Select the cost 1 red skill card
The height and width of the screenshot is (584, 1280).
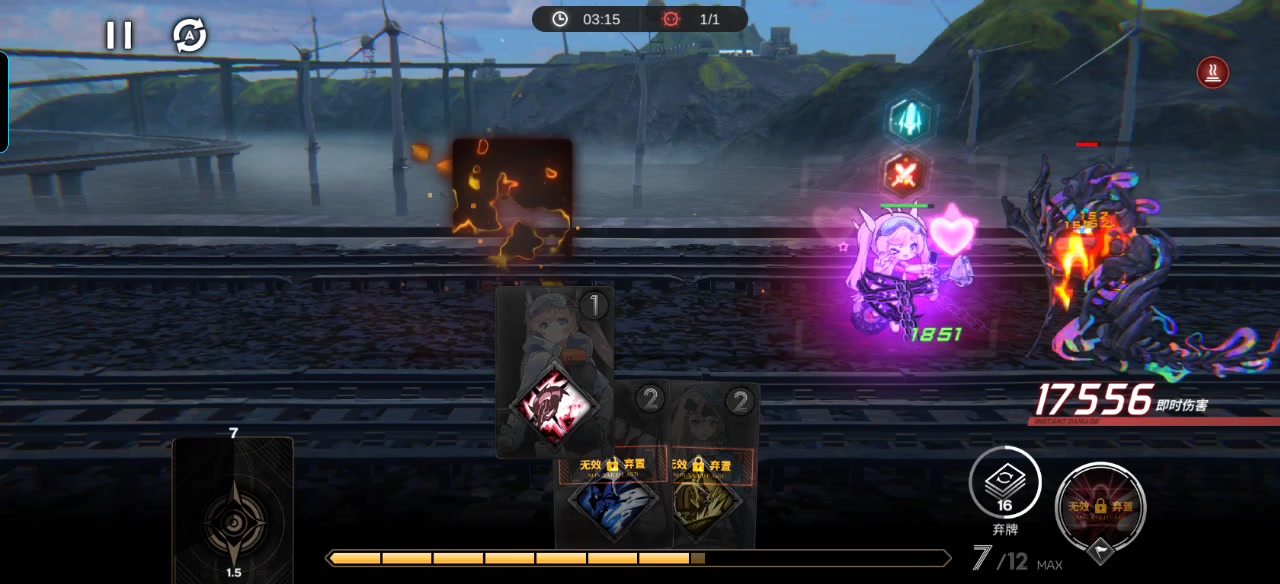tap(554, 372)
